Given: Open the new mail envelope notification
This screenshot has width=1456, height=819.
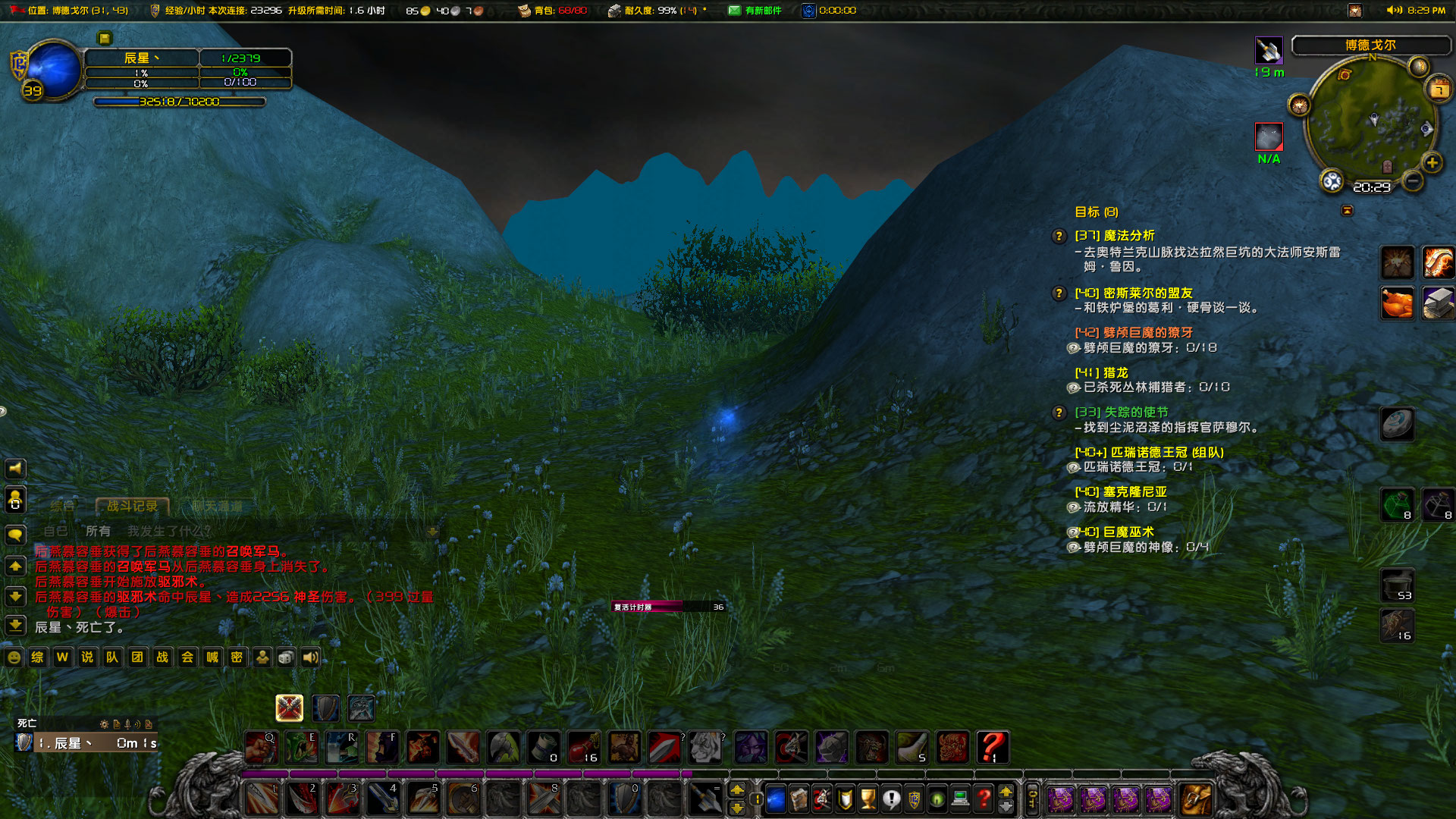Looking at the screenshot, I should click(x=733, y=11).
